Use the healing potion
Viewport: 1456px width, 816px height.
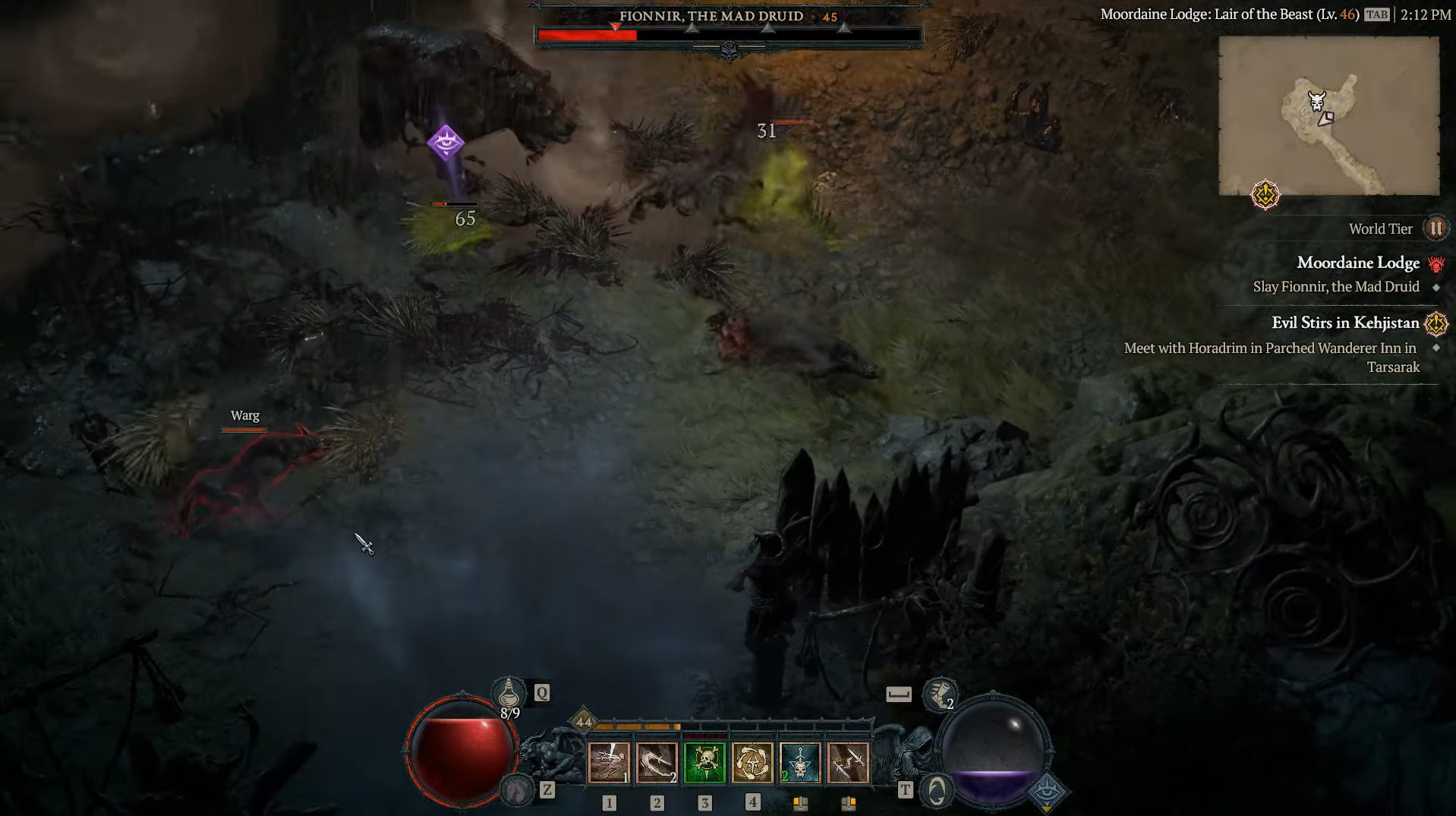tap(509, 693)
